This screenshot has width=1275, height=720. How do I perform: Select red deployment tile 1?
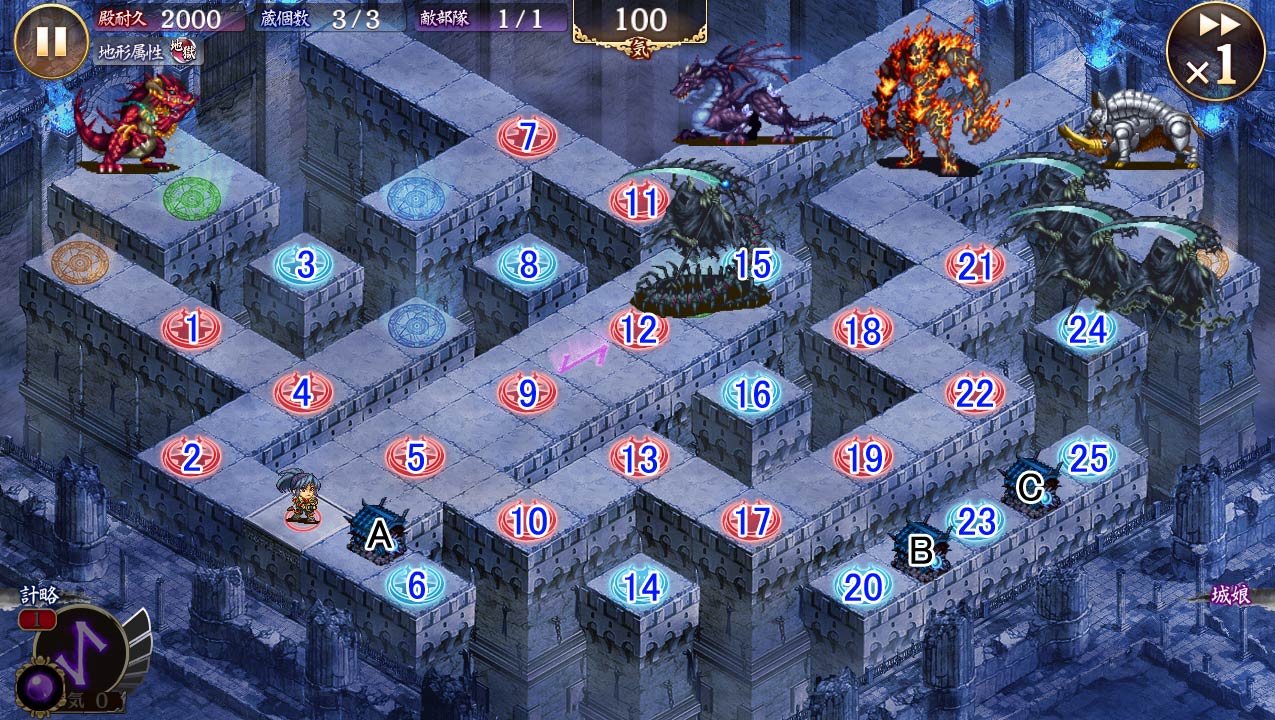point(191,327)
